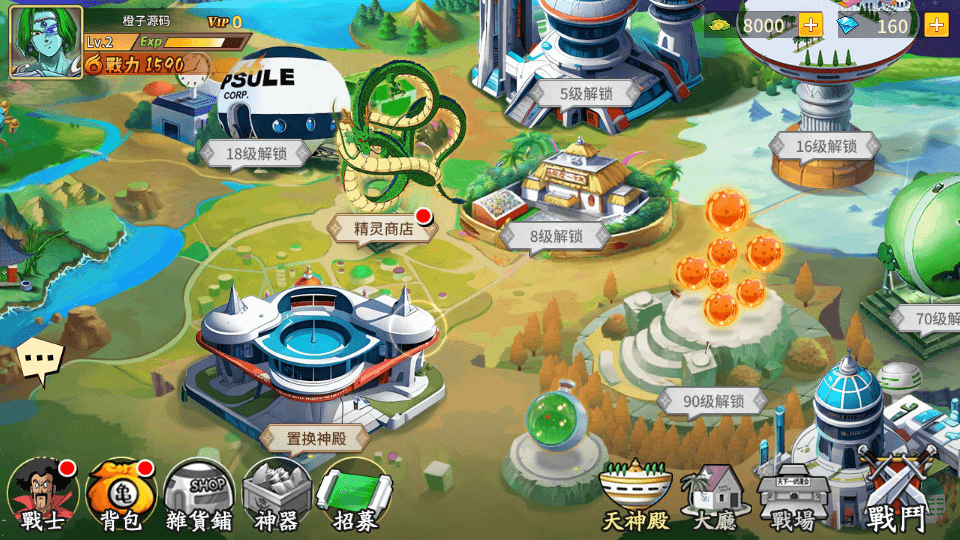The image size is (960, 540).
Task: Enter the 精灵商店 spirit shop
Action: [x=383, y=229]
